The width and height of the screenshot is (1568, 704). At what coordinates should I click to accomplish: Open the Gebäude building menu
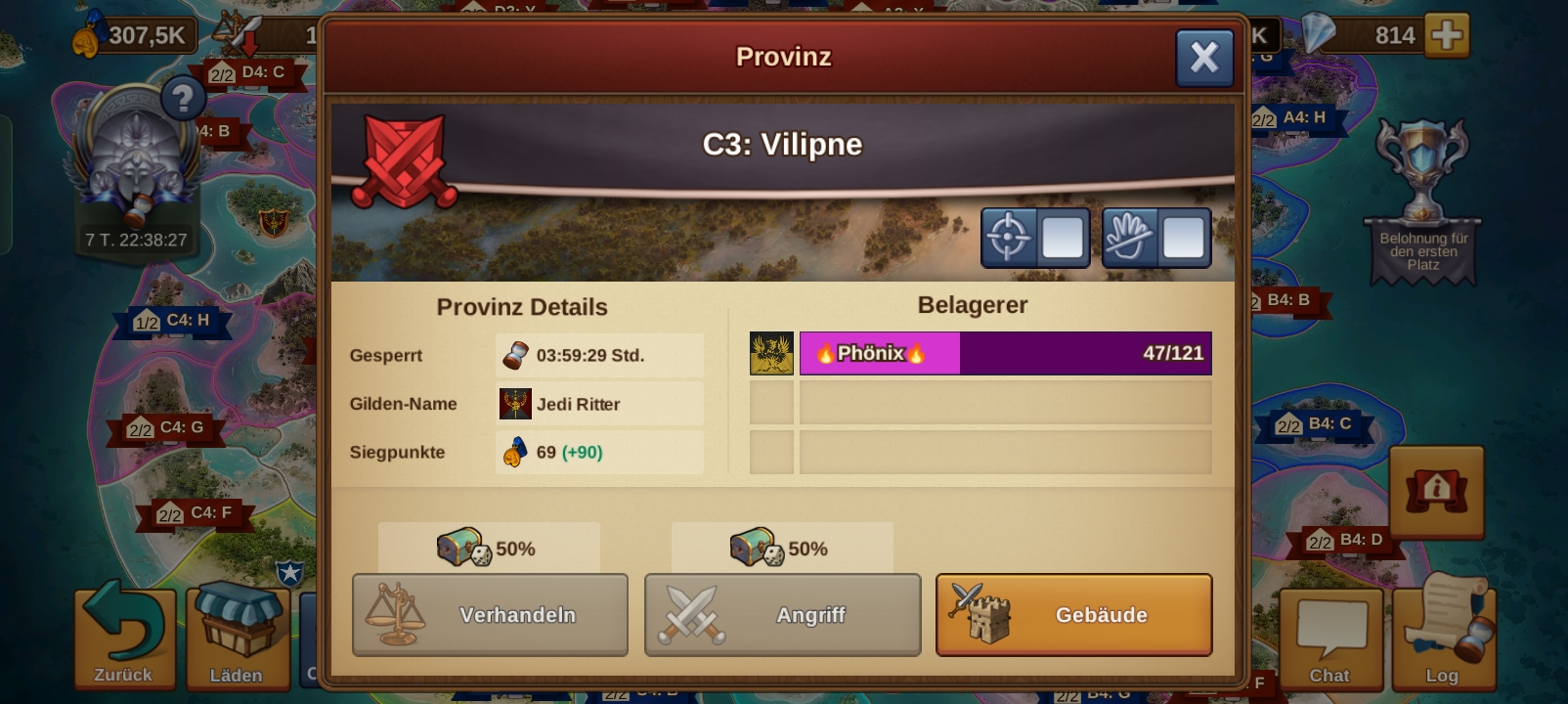click(1073, 615)
